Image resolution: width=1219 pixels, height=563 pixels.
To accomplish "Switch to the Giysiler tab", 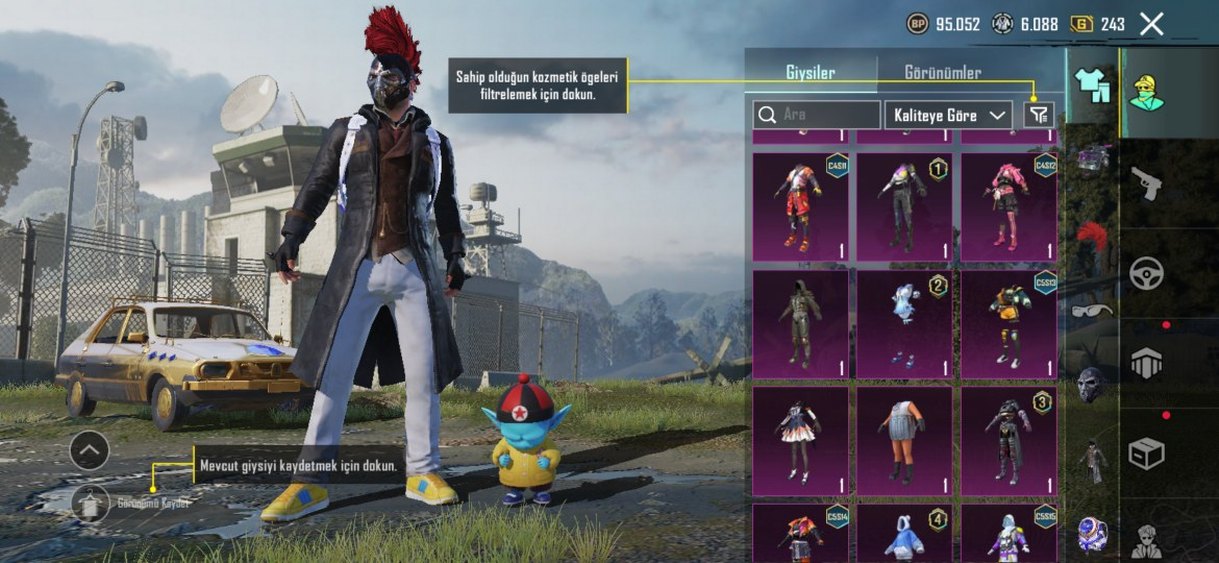I will [x=810, y=73].
